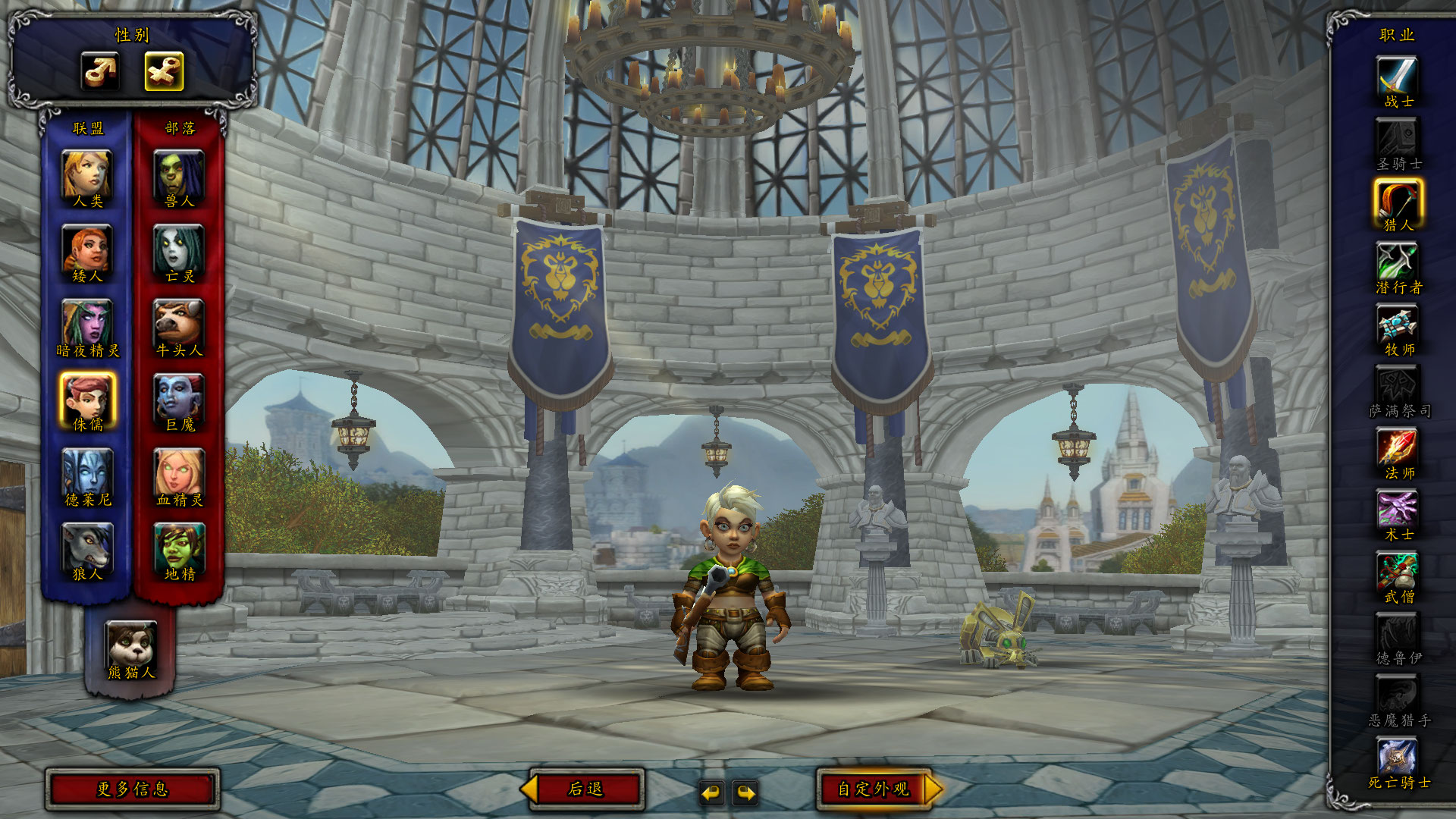
Task: Choose the Warrior (战士) class
Action: [x=1397, y=79]
